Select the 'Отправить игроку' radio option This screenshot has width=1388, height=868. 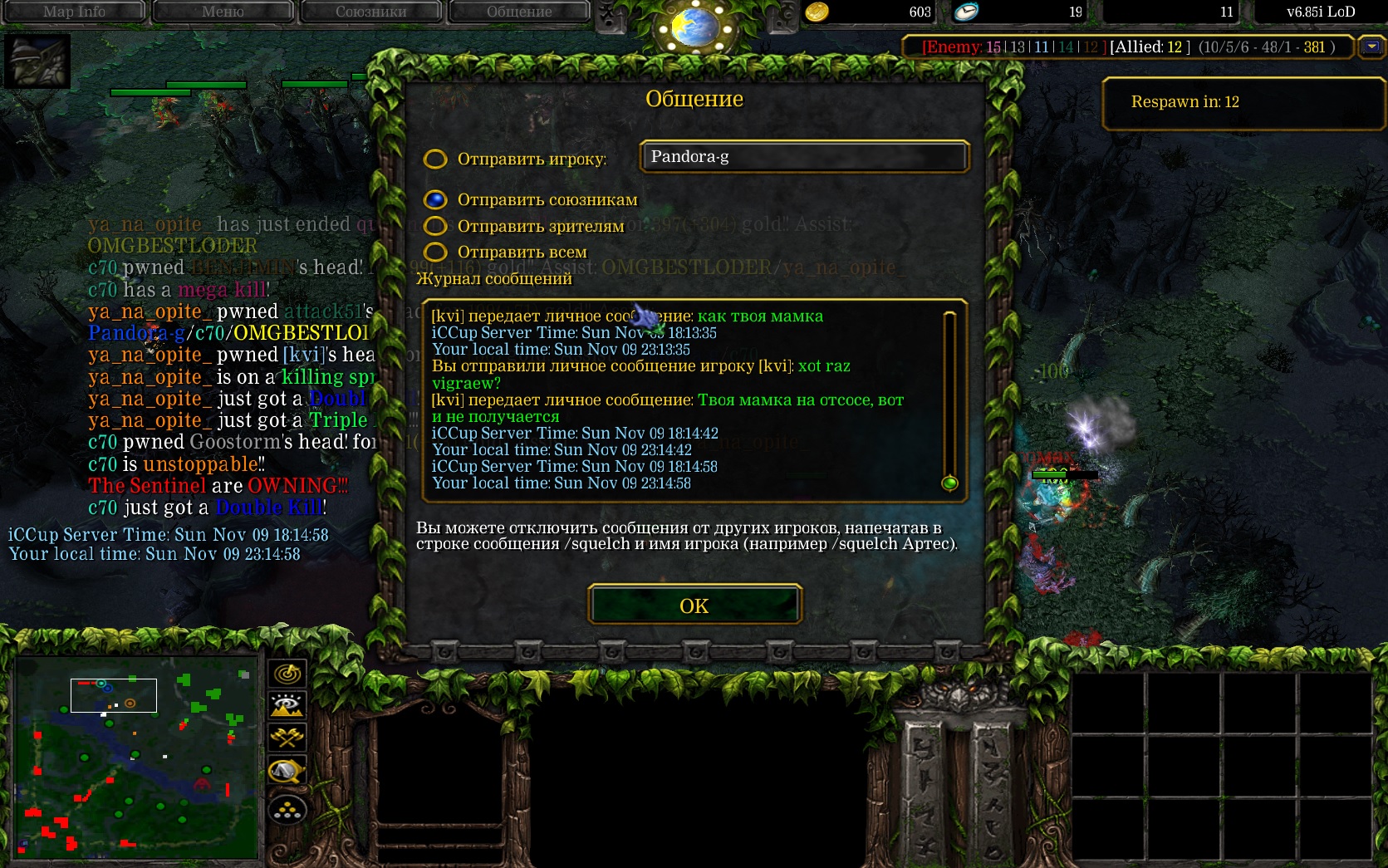435,159
